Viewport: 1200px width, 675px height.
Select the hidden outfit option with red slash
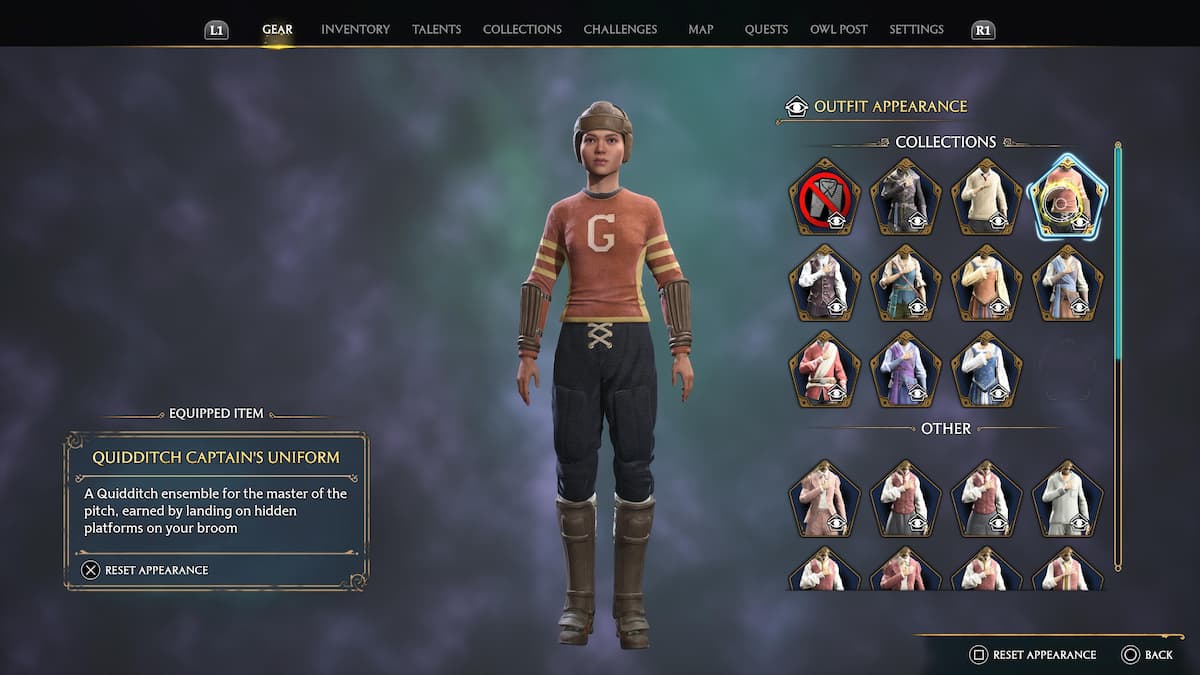(824, 198)
